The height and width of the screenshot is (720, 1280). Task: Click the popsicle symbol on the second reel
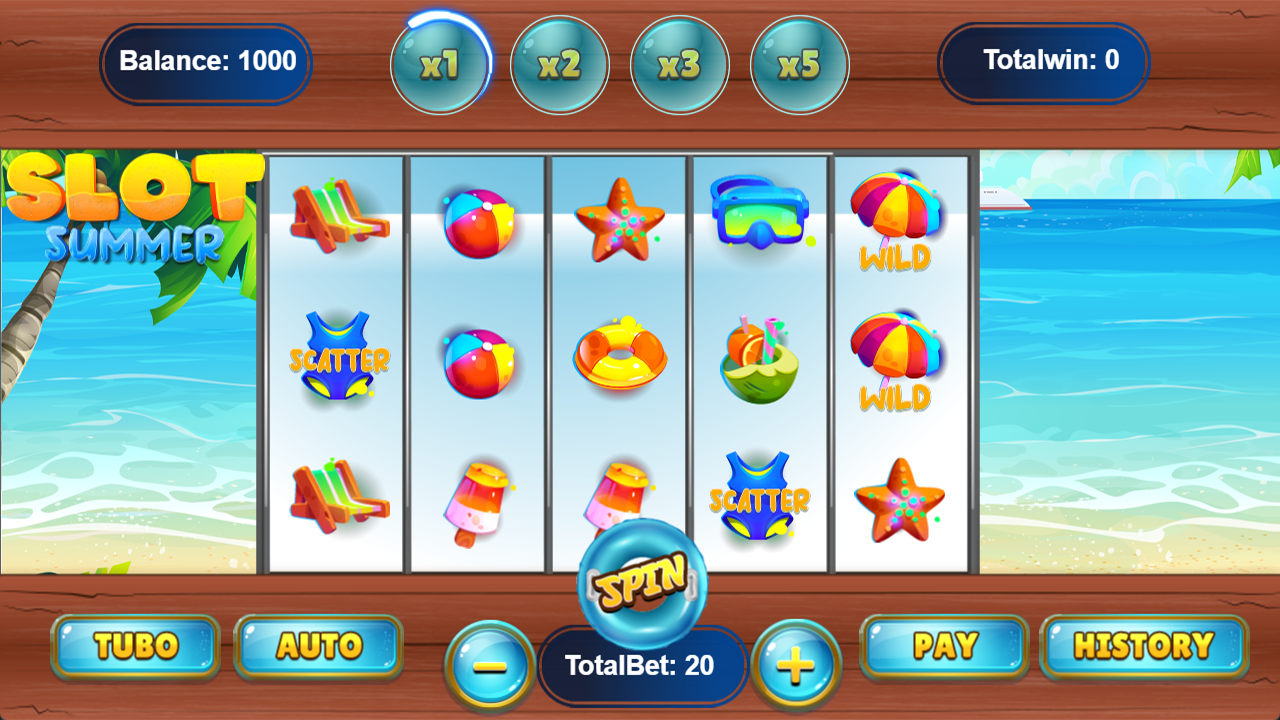click(x=478, y=500)
